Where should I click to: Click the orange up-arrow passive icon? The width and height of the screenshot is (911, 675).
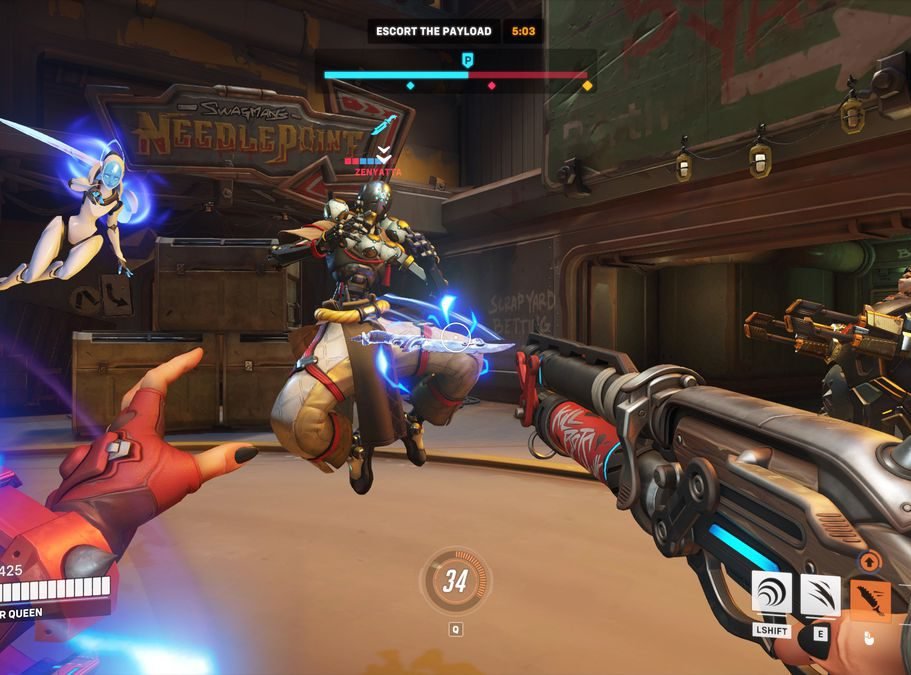868,562
